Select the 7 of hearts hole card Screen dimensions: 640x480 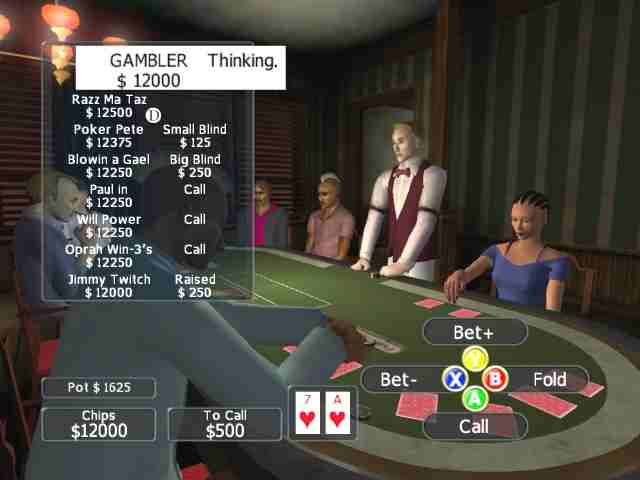click(309, 414)
